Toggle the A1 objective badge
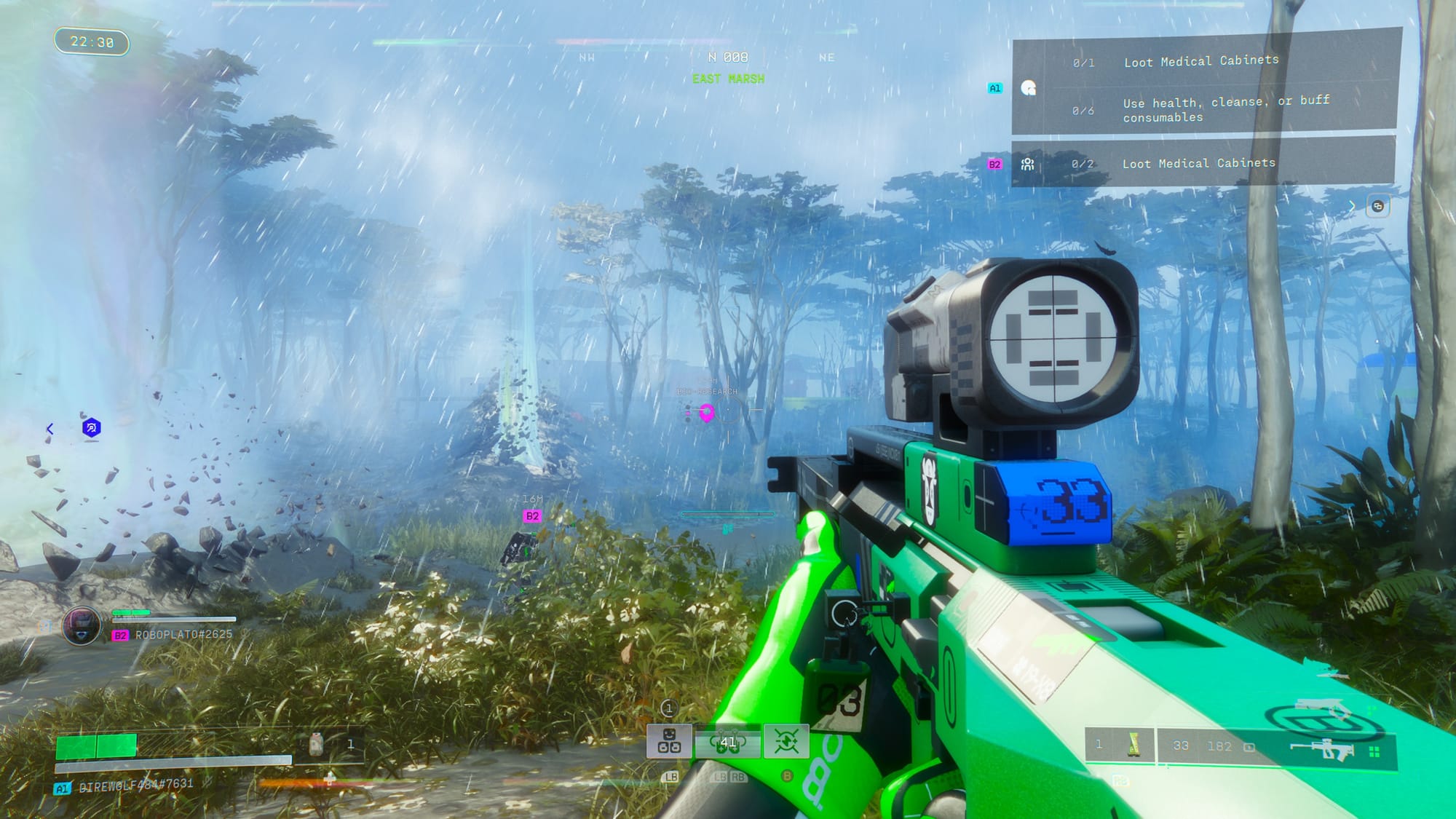The image size is (1456, 819). point(994,88)
